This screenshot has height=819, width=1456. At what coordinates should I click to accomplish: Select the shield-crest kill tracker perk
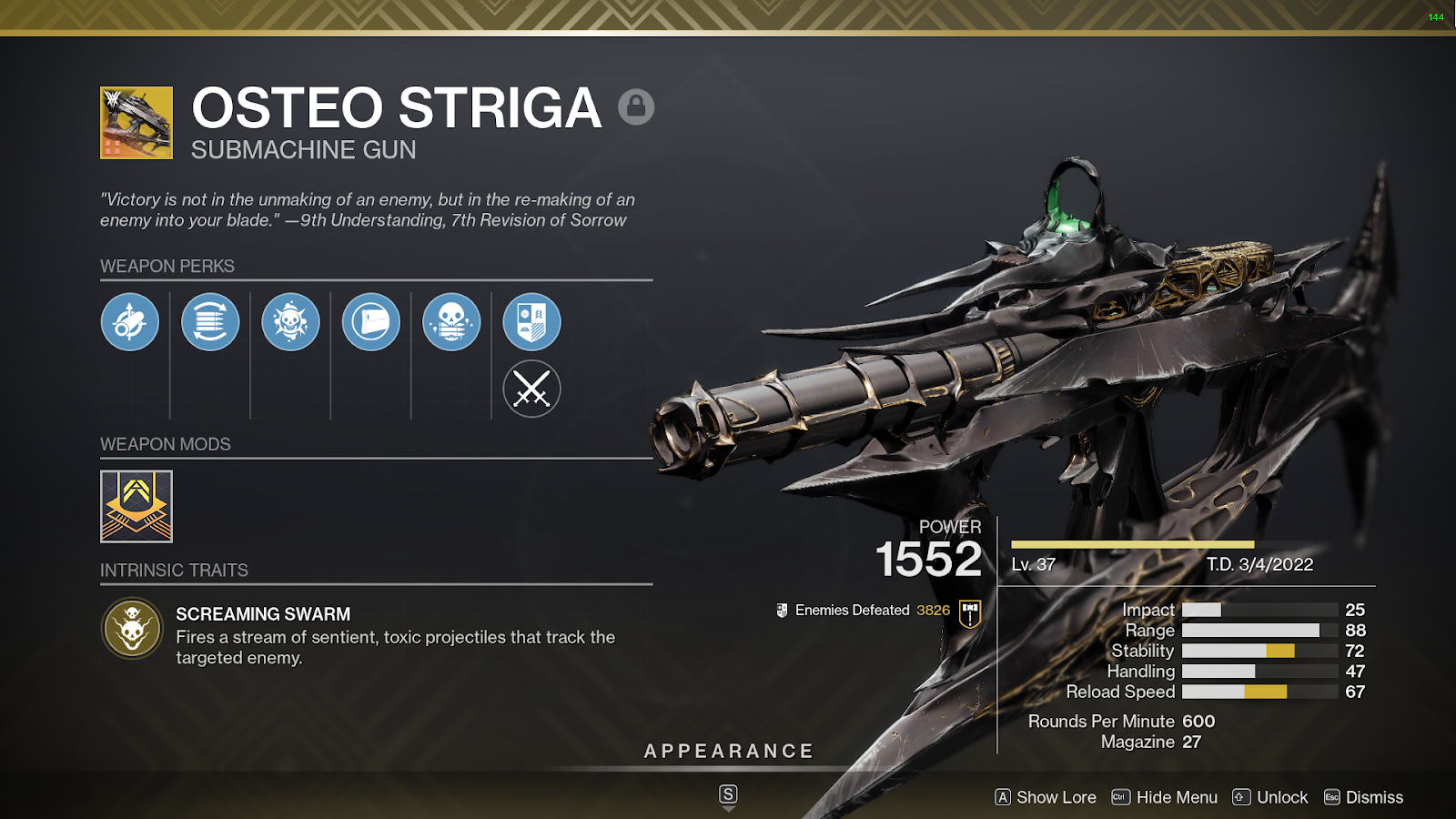point(531,322)
